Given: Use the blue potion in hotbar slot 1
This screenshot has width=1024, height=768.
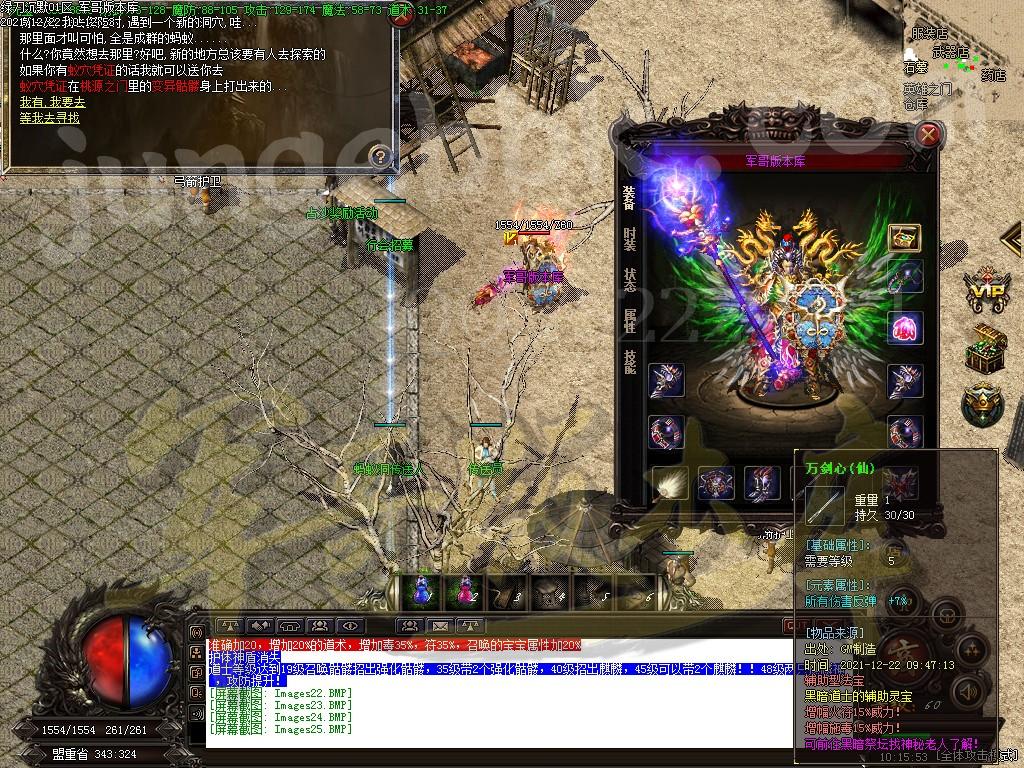Looking at the screenshot, I should [419, 591].
